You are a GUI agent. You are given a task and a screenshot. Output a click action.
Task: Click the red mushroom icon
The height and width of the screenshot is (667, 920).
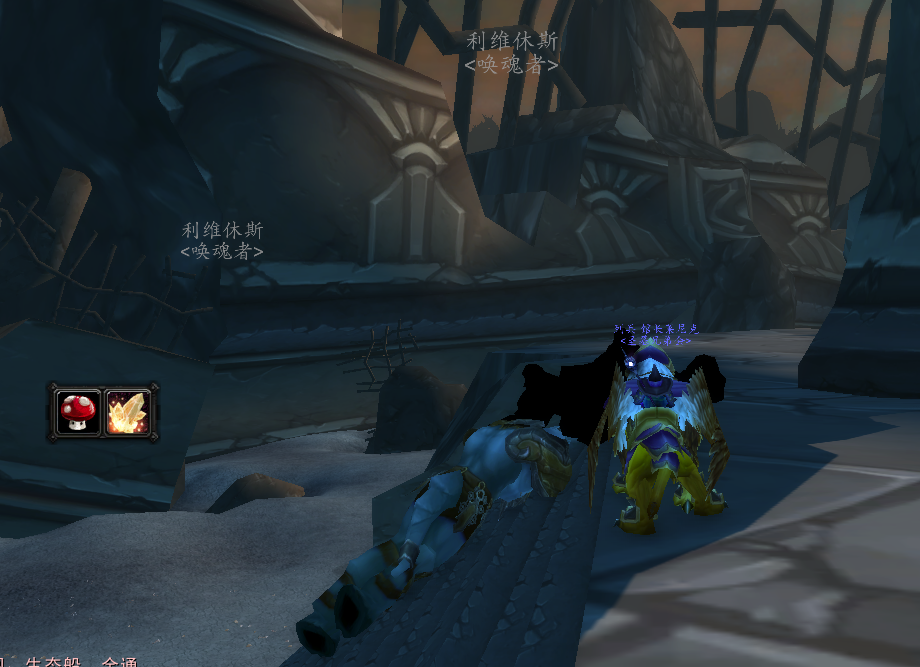coord(78,411)
